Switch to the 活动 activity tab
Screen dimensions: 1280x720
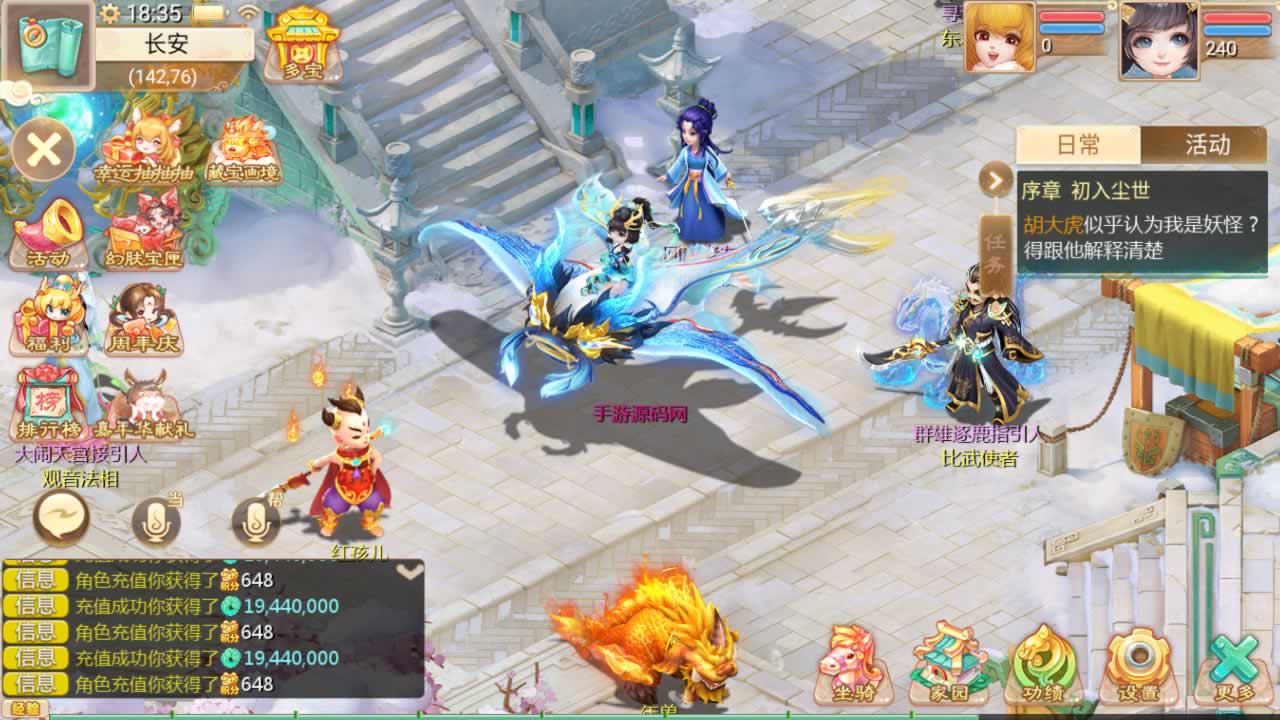click(x=1207, y=145)
